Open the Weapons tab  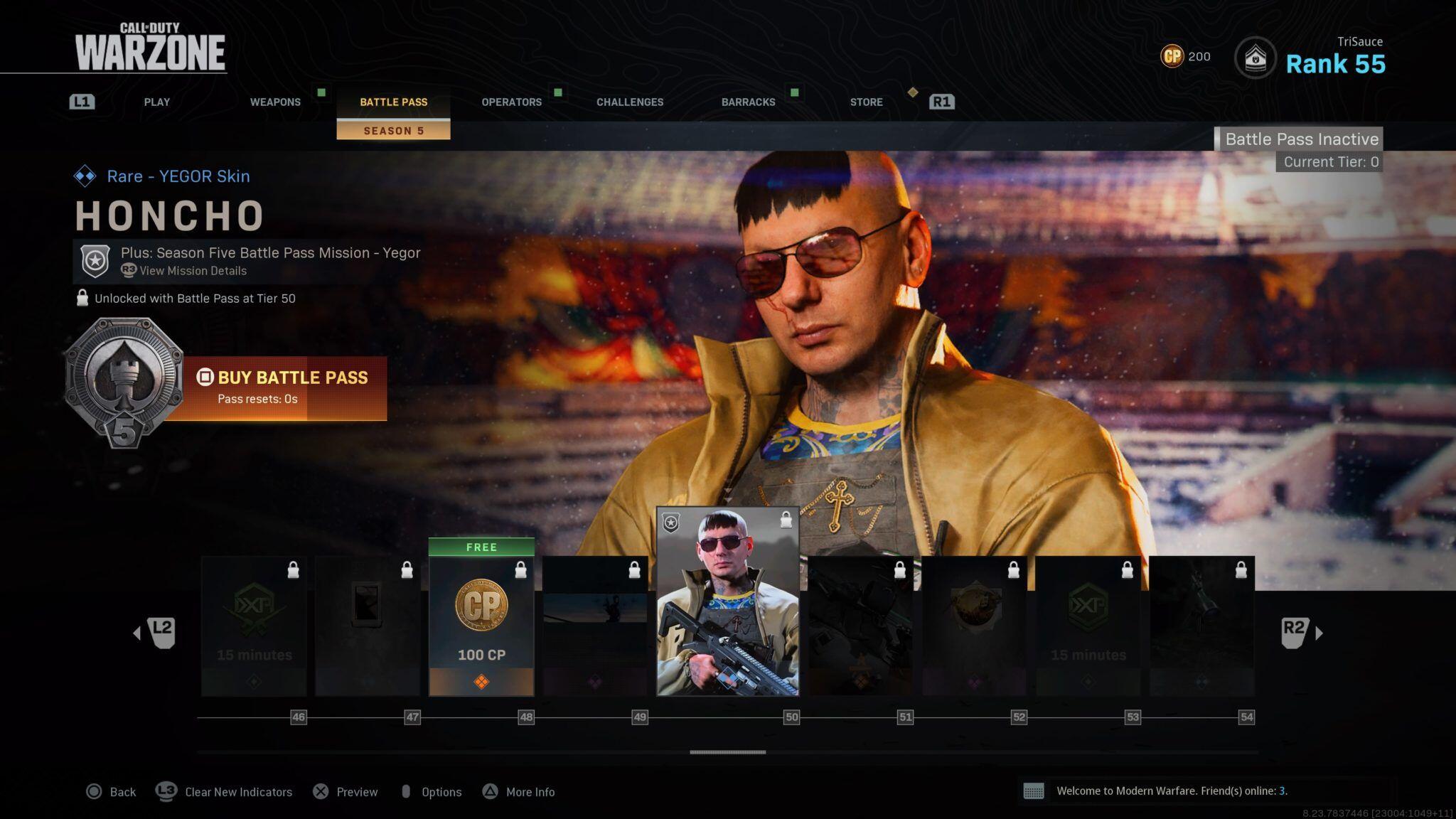[x=275, y=102]
